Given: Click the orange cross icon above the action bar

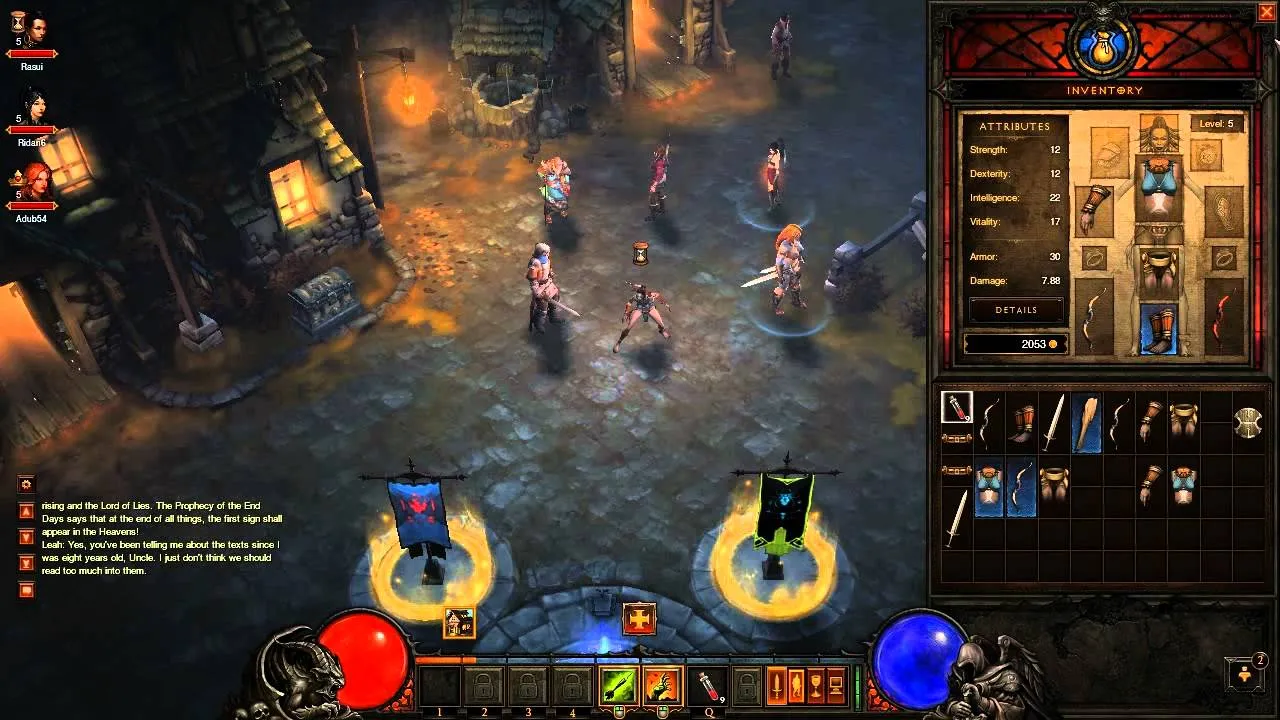Looking at the screenshot, I should (x=639, y=619).
